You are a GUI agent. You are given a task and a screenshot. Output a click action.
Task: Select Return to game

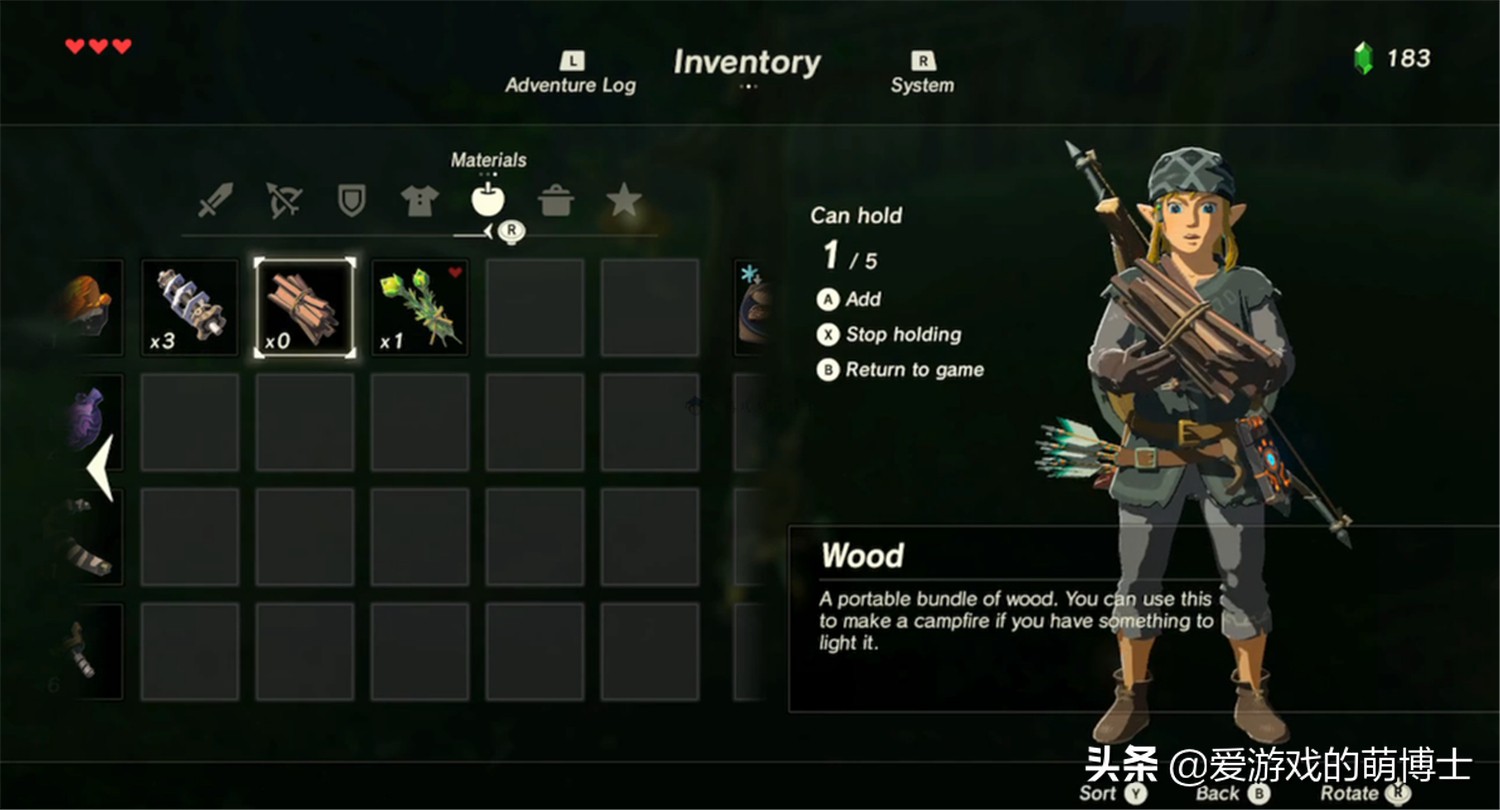click(900, 370)
